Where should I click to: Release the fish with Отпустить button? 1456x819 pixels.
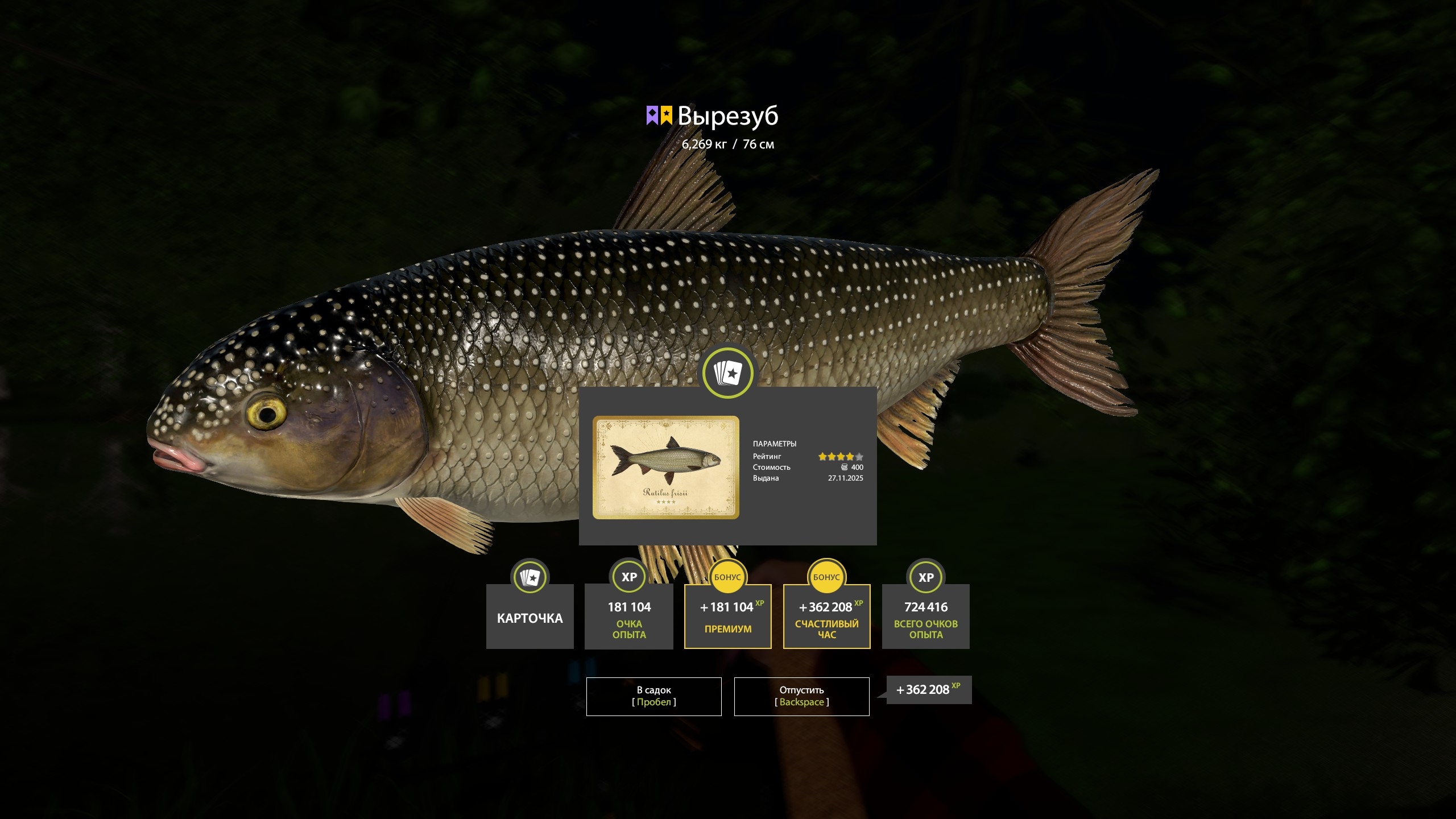(x=801, y=696)
